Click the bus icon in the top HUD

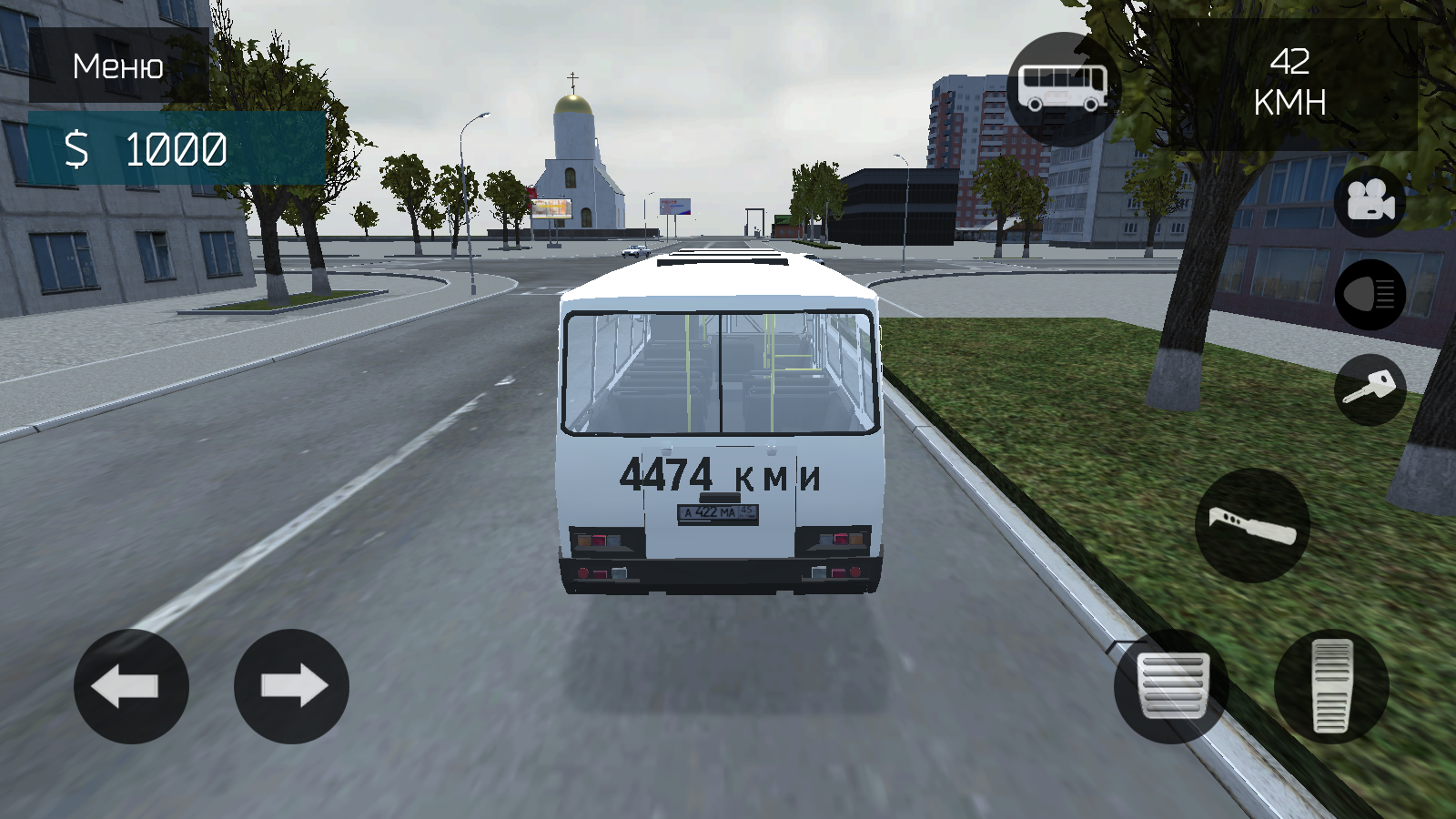coord(1061,86)
